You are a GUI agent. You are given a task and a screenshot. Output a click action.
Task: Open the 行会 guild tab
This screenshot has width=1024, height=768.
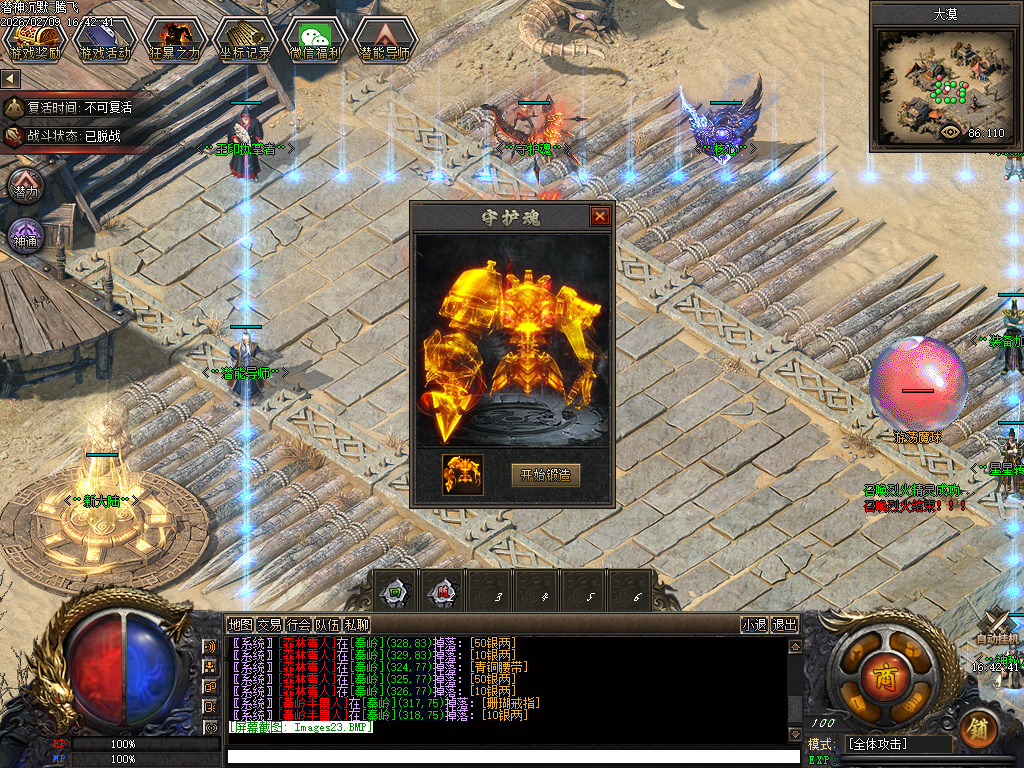[298, 625]
